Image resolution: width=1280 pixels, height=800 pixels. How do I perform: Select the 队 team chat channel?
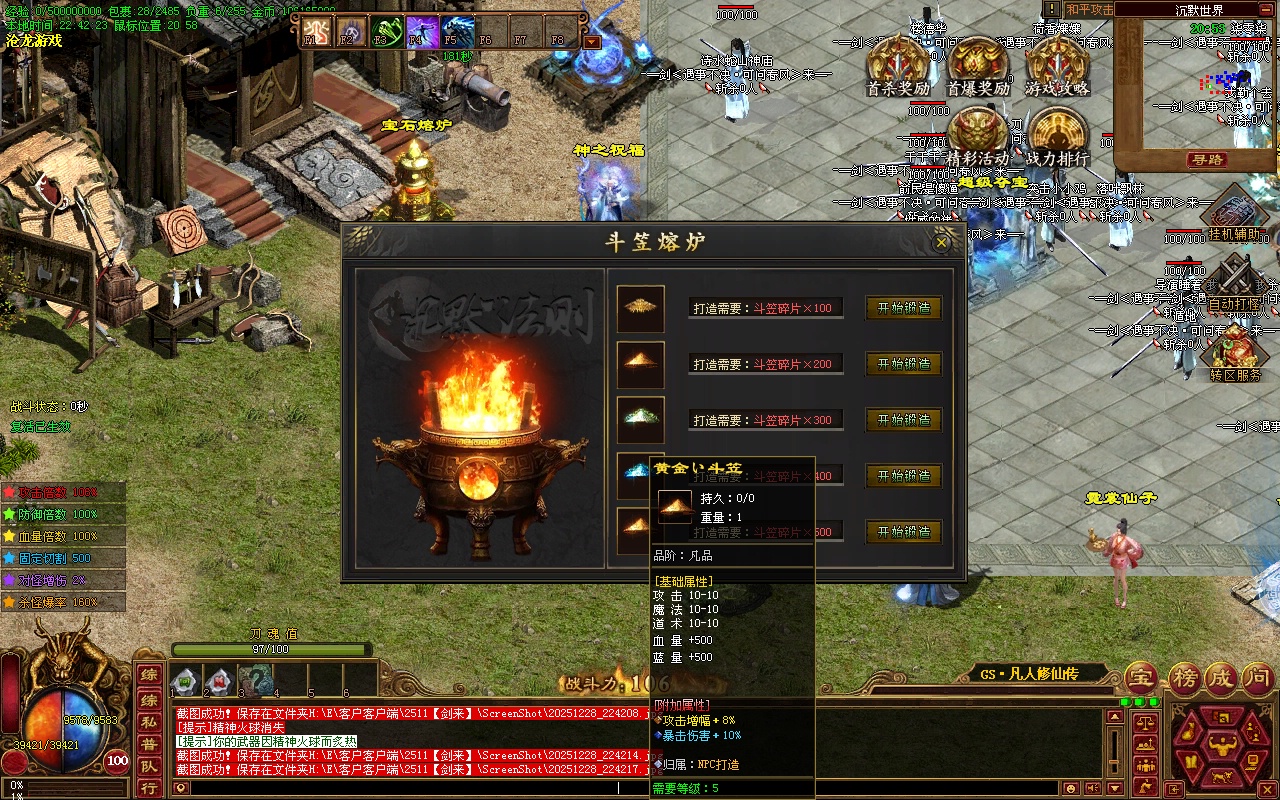(148, 766)
